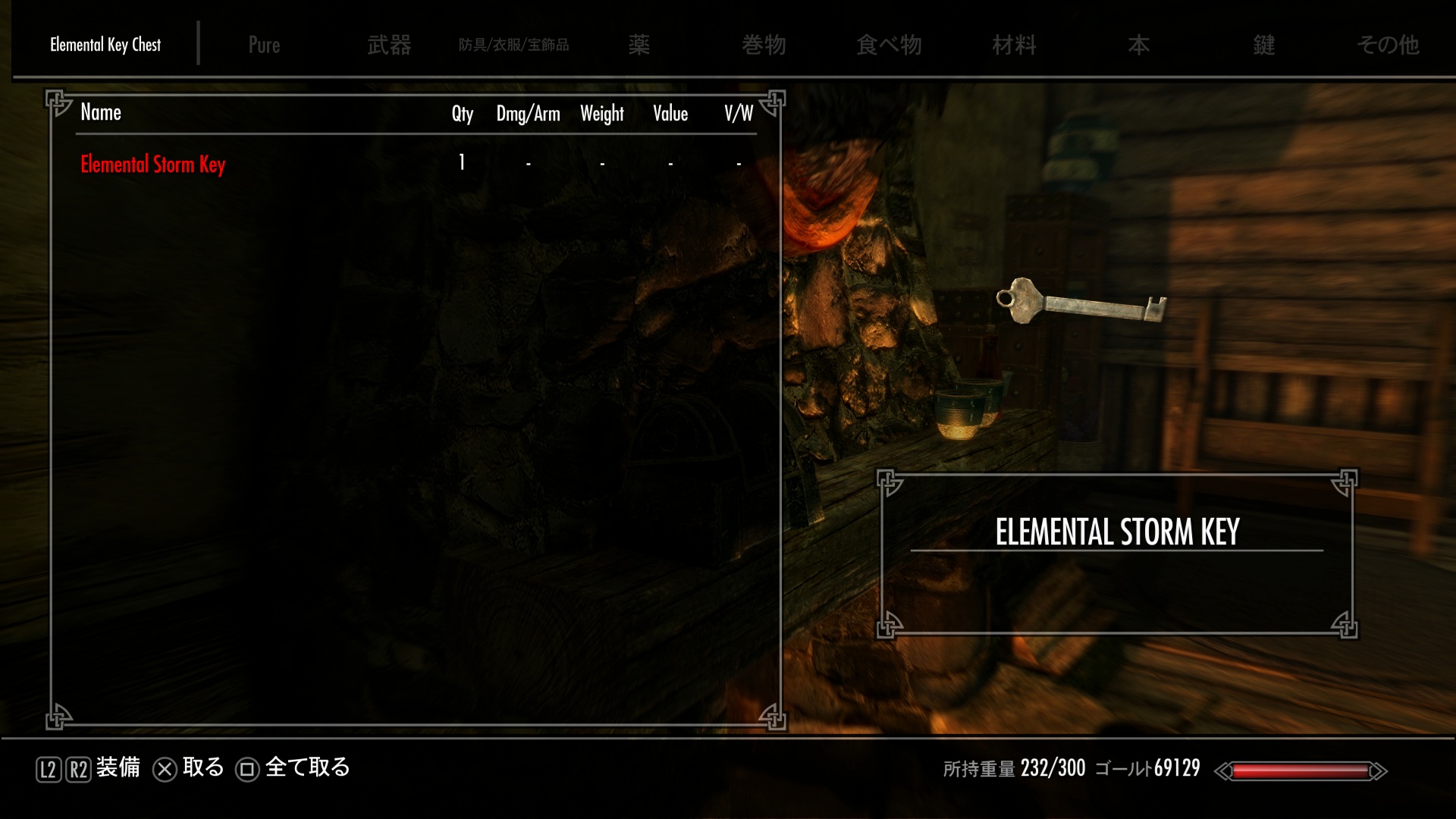Sort items by V/W column
The height and width of the screenshot is (819, 1456).
[738, 114]
